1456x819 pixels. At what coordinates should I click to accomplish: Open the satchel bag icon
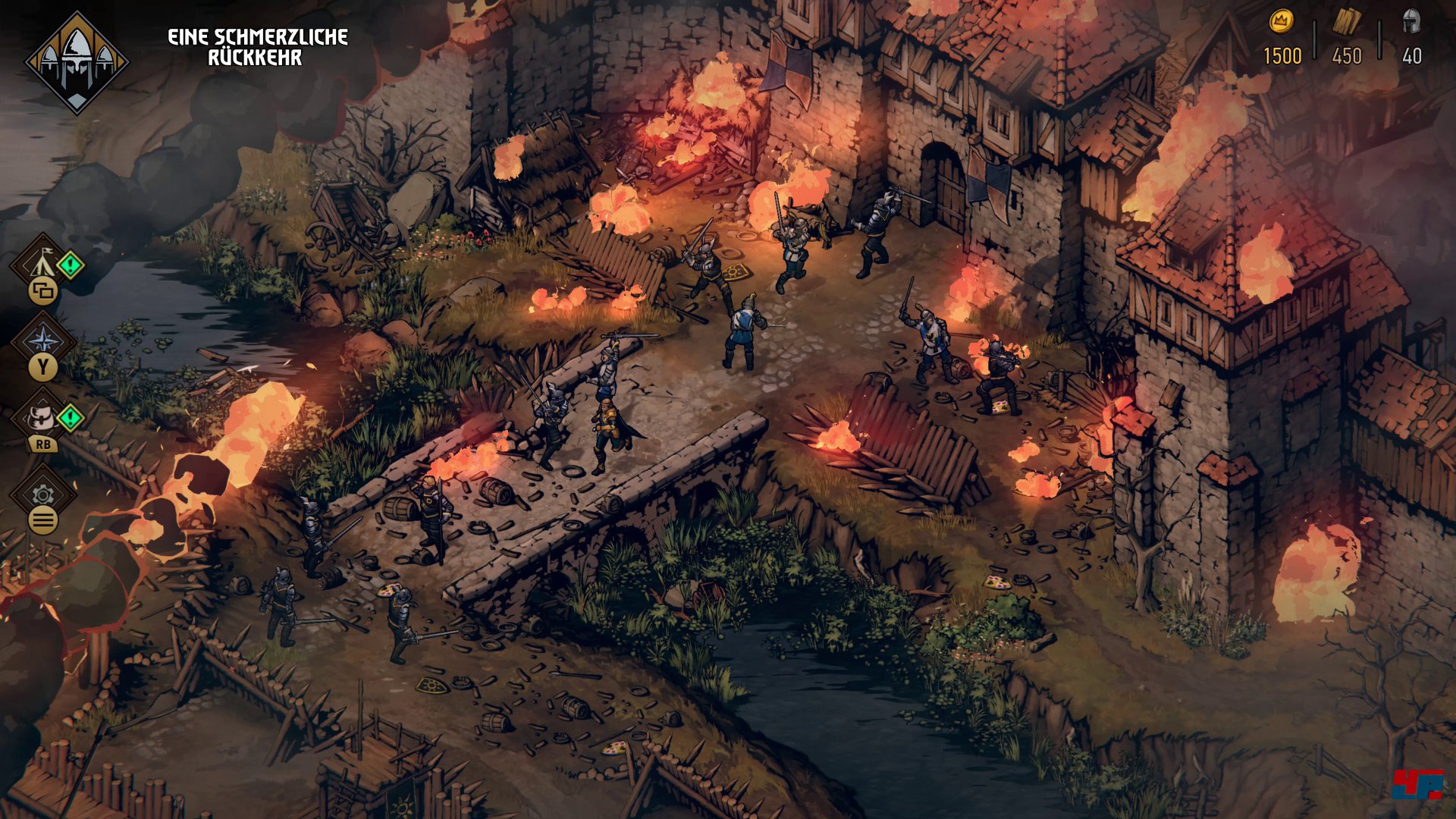[42, 416]
